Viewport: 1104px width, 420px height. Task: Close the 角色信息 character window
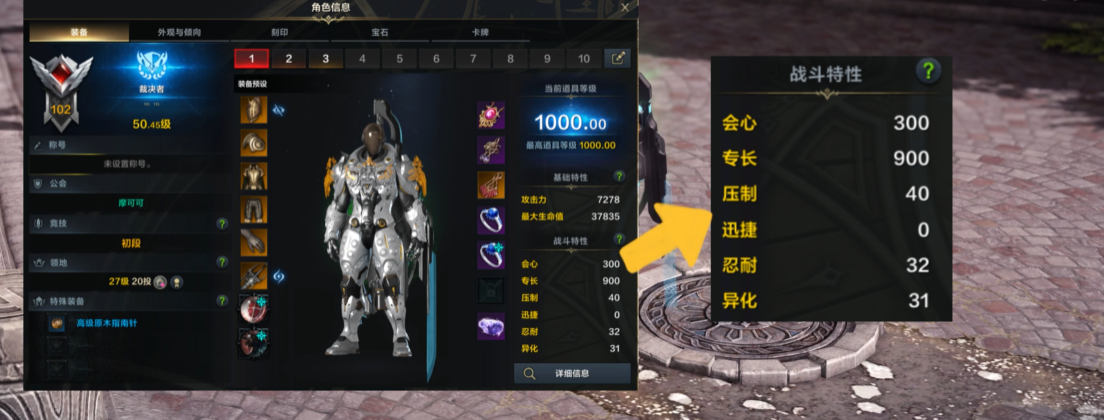point(625,8)
